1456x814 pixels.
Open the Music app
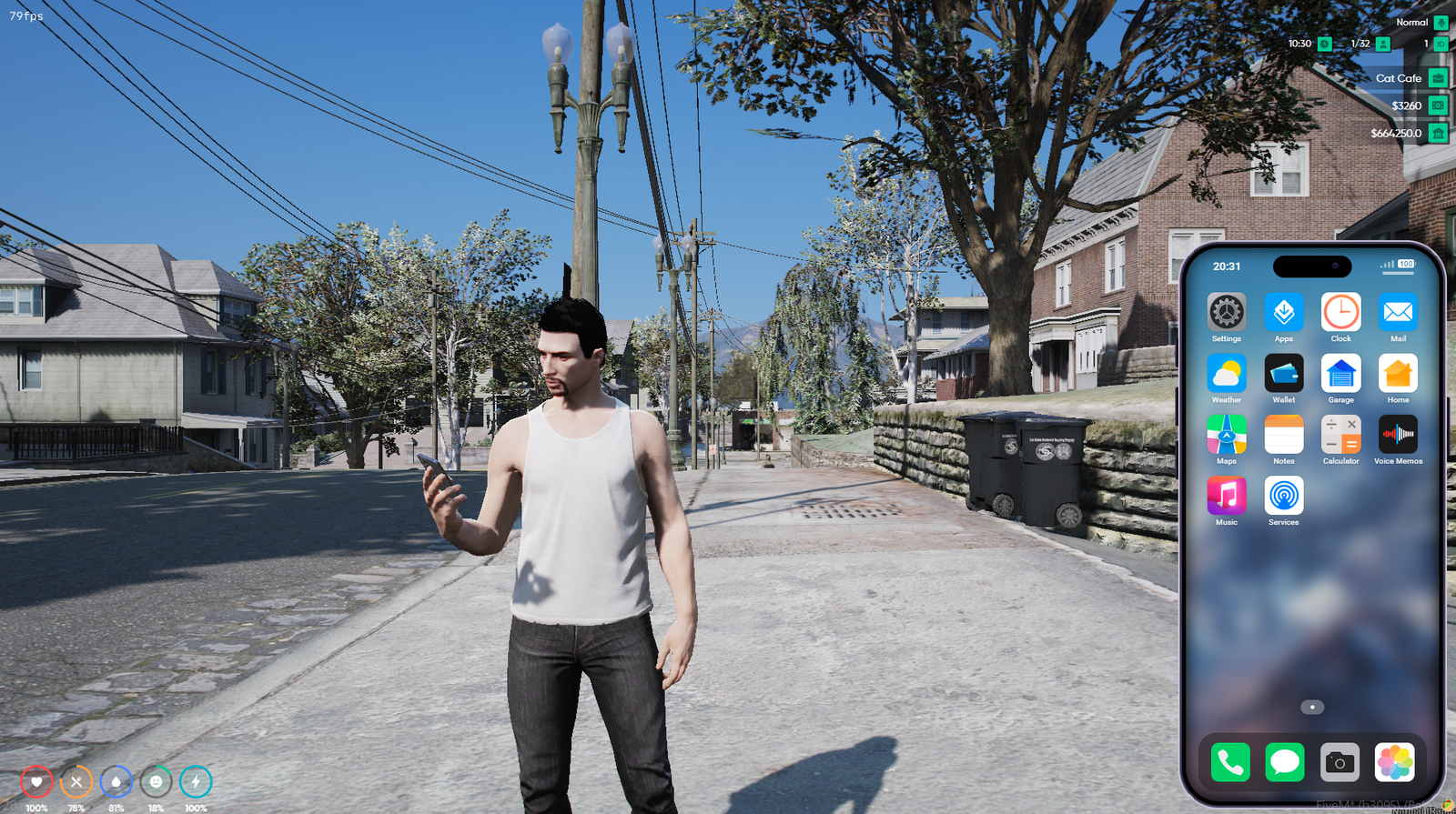pos(1226,496)
